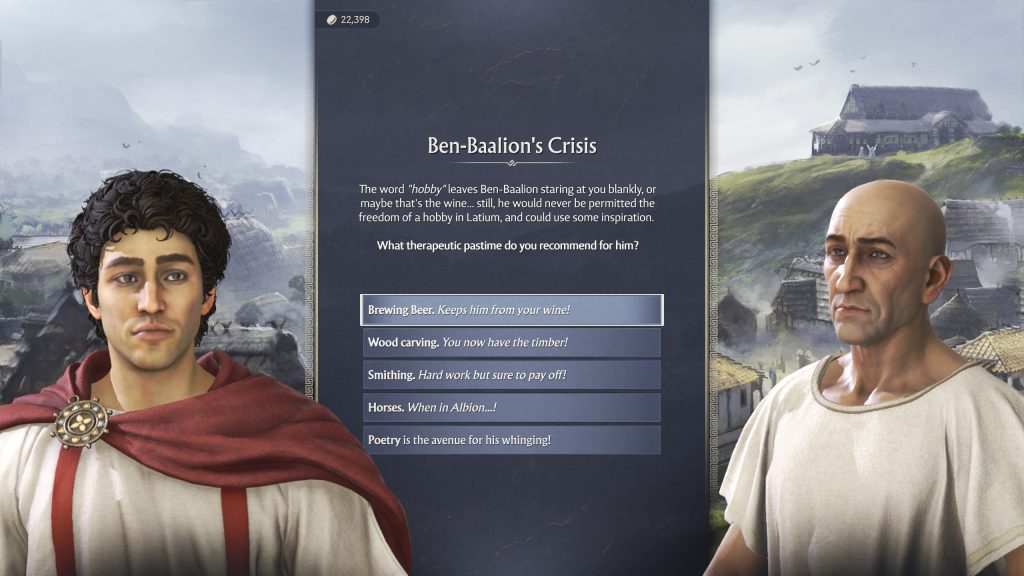Choose the Brewing Beer pastime option

[511, 310]
